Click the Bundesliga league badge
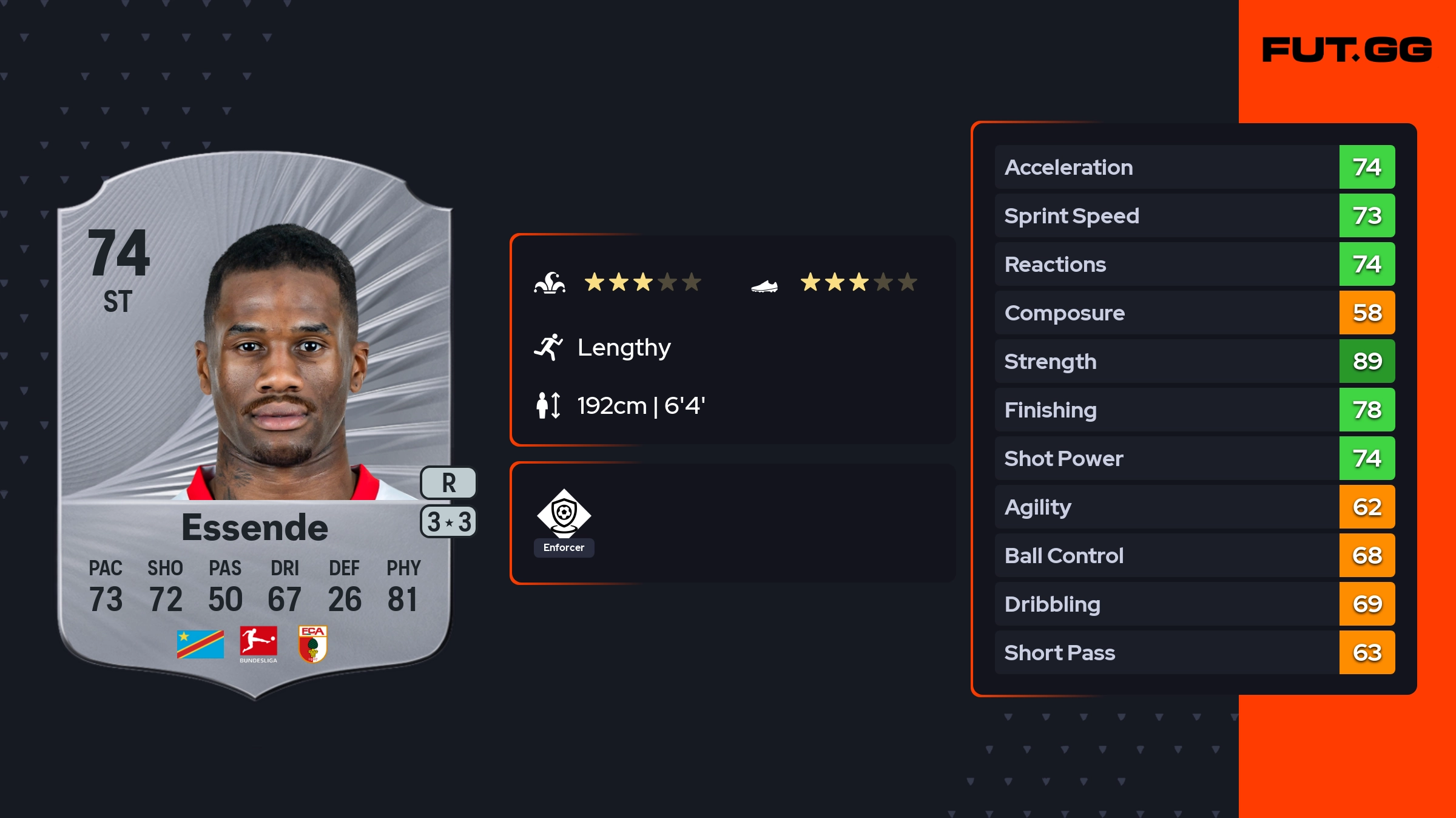The width and height of the screenshot is (1456, 818). coord(258,644)
